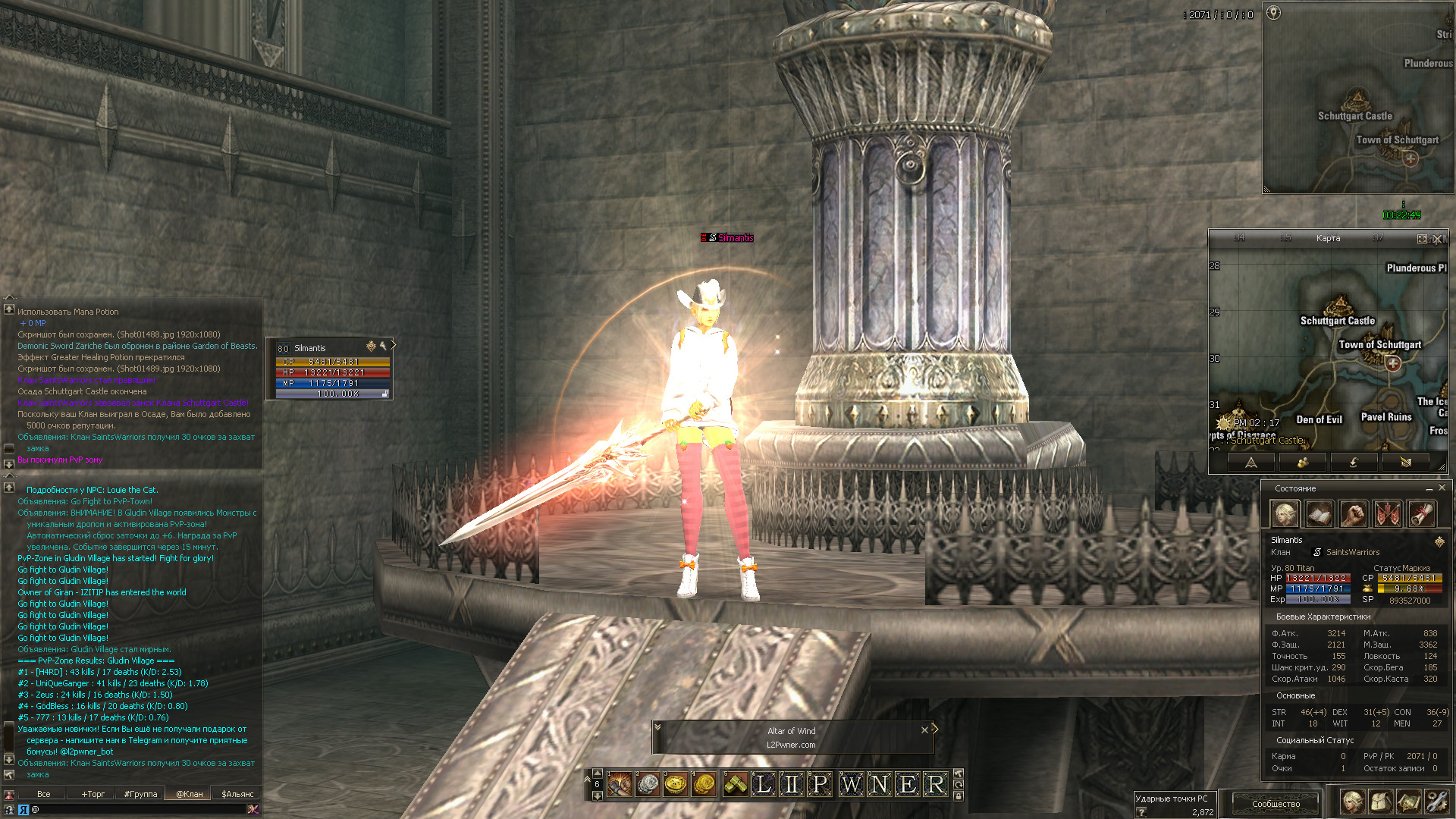Select the #Группа party chat tab
The height and width of the screenshot is (819, 1456).
[141, 794]
